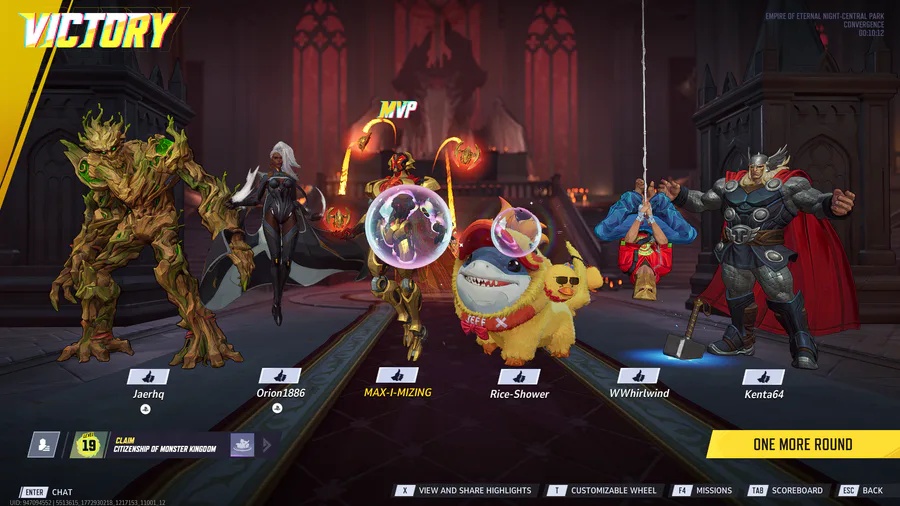Open the Customizable Wheel
The height and width of the screenshot is (506, 900).
[x=604, y=491]
